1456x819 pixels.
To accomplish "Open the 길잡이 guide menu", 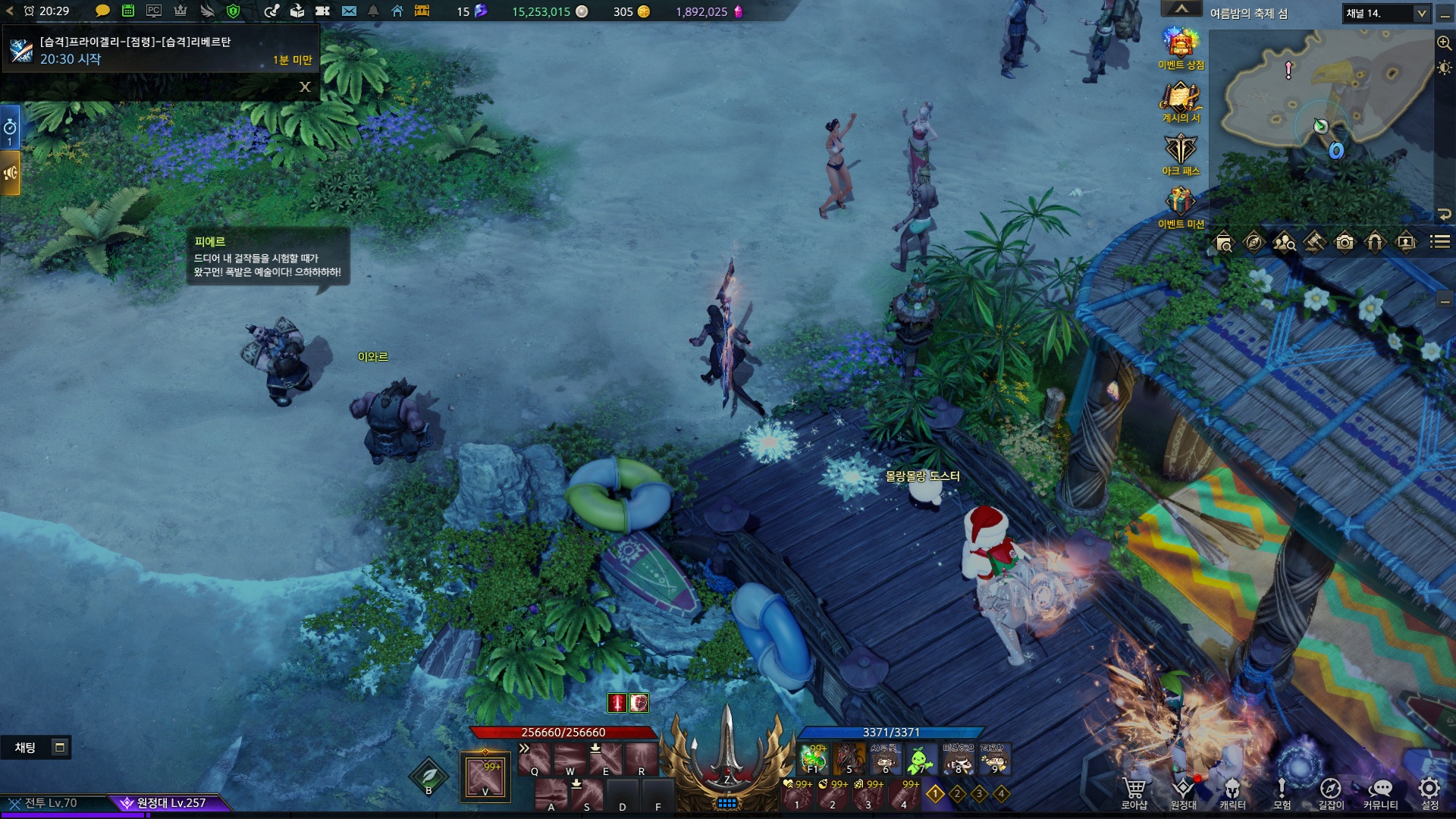I will (x=1331, y=791).
